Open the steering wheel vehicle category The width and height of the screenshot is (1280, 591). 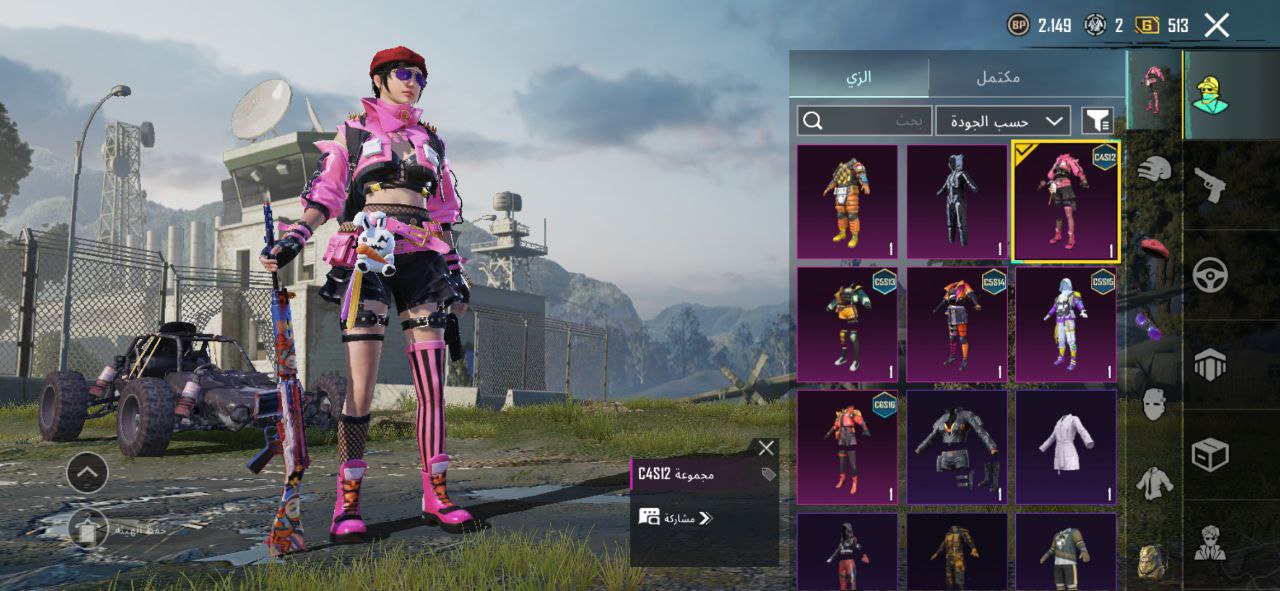[x=1210, y=274]
